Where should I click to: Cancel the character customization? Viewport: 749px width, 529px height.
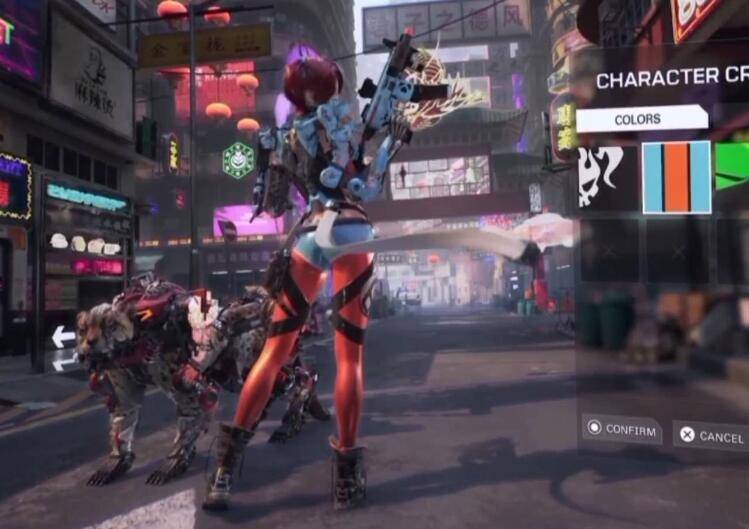pyautogui.click(x=710, y=435)
